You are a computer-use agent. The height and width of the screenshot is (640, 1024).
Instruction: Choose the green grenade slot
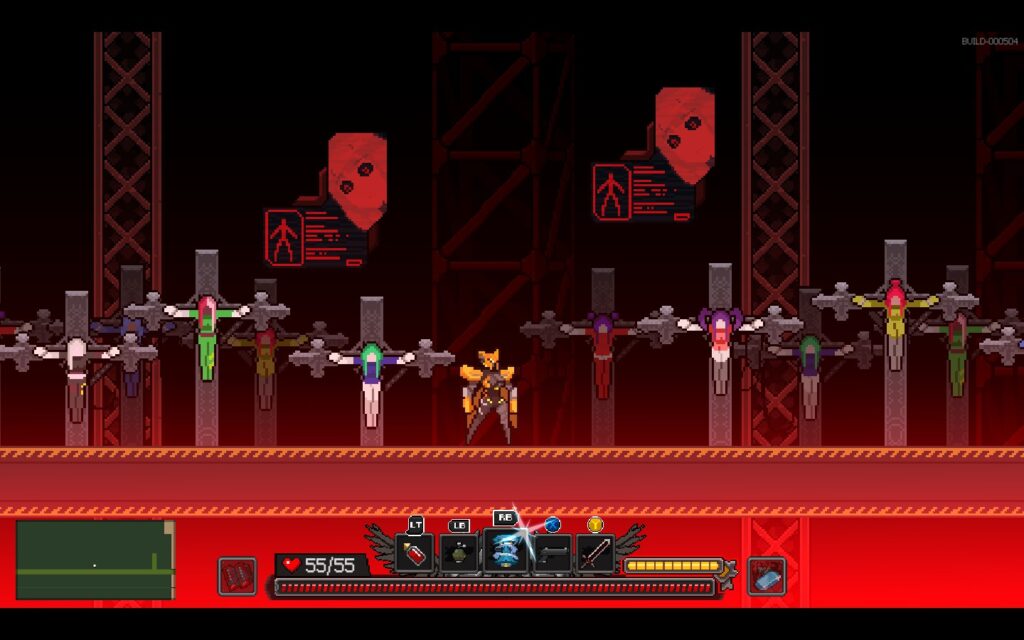(x=459, y=553)
